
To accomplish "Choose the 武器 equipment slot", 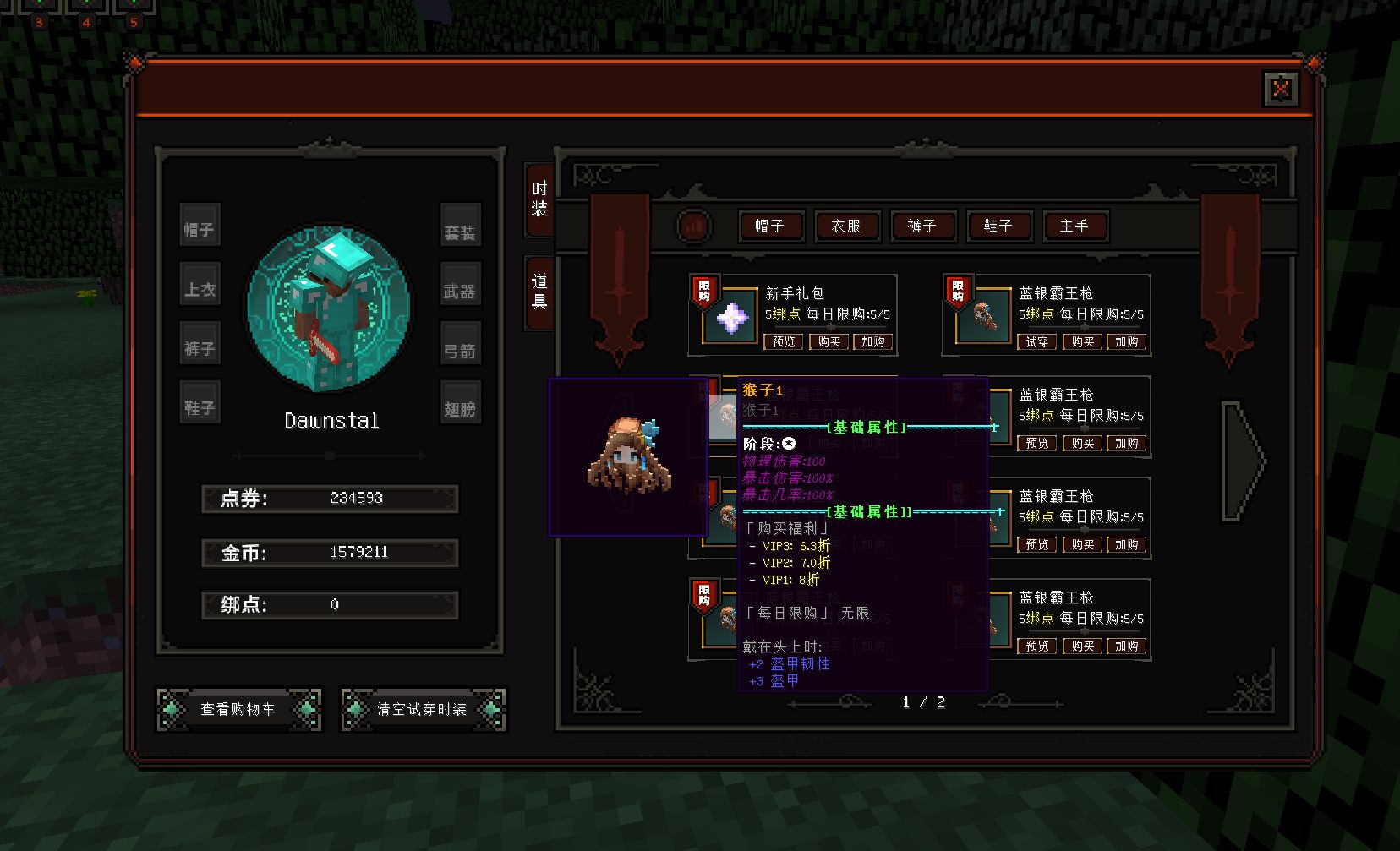I will [460, 292].
